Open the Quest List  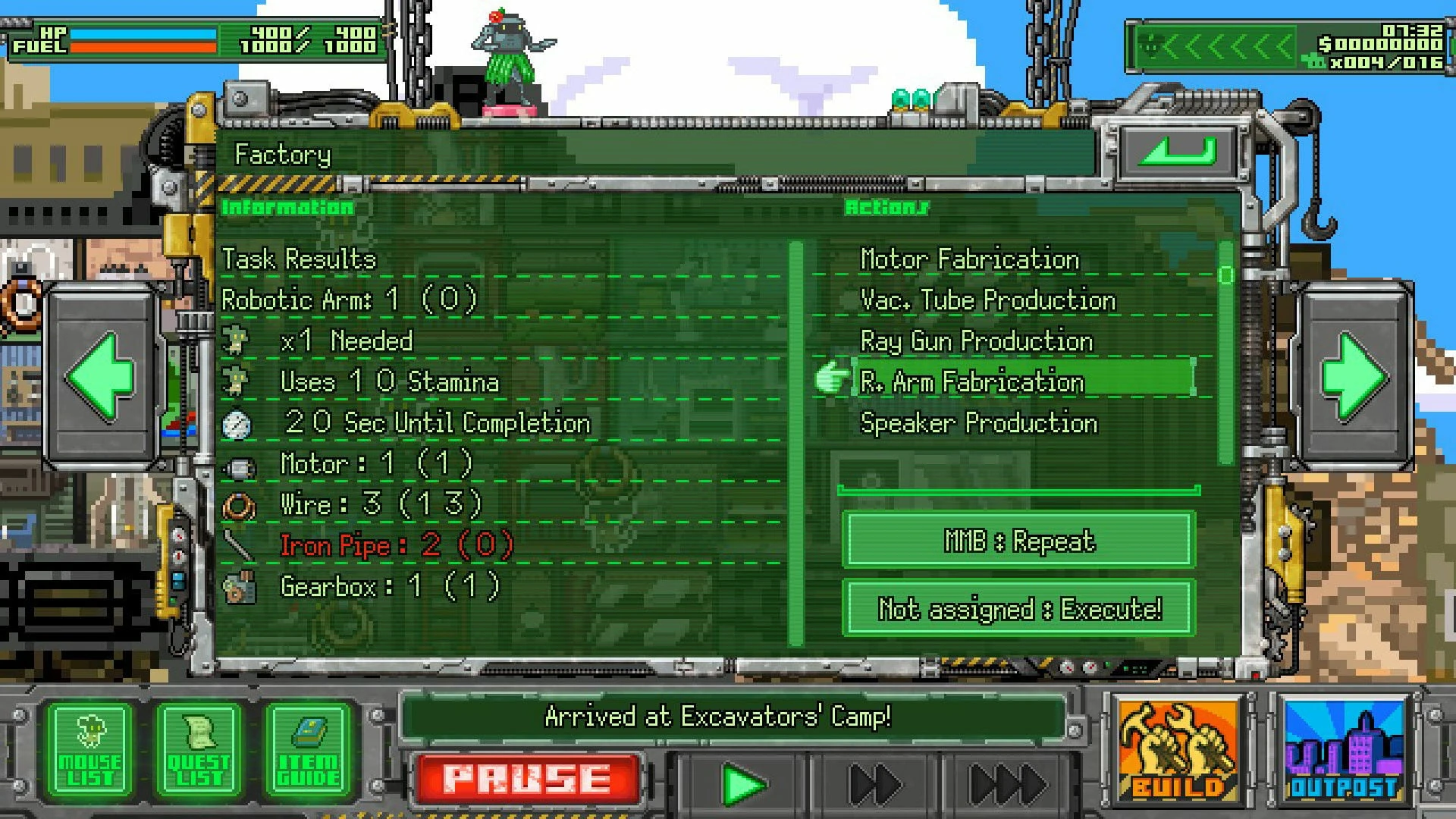point(199,752)
